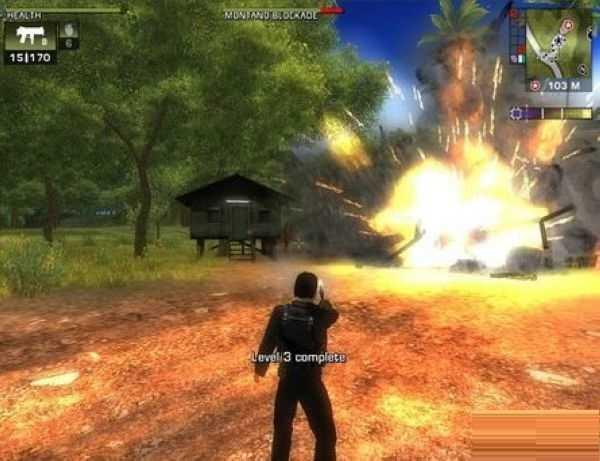The width and height of the screenshot is (600, 461).
Task: Select the submachine gun weapon icon
Action: pos(28,36)
